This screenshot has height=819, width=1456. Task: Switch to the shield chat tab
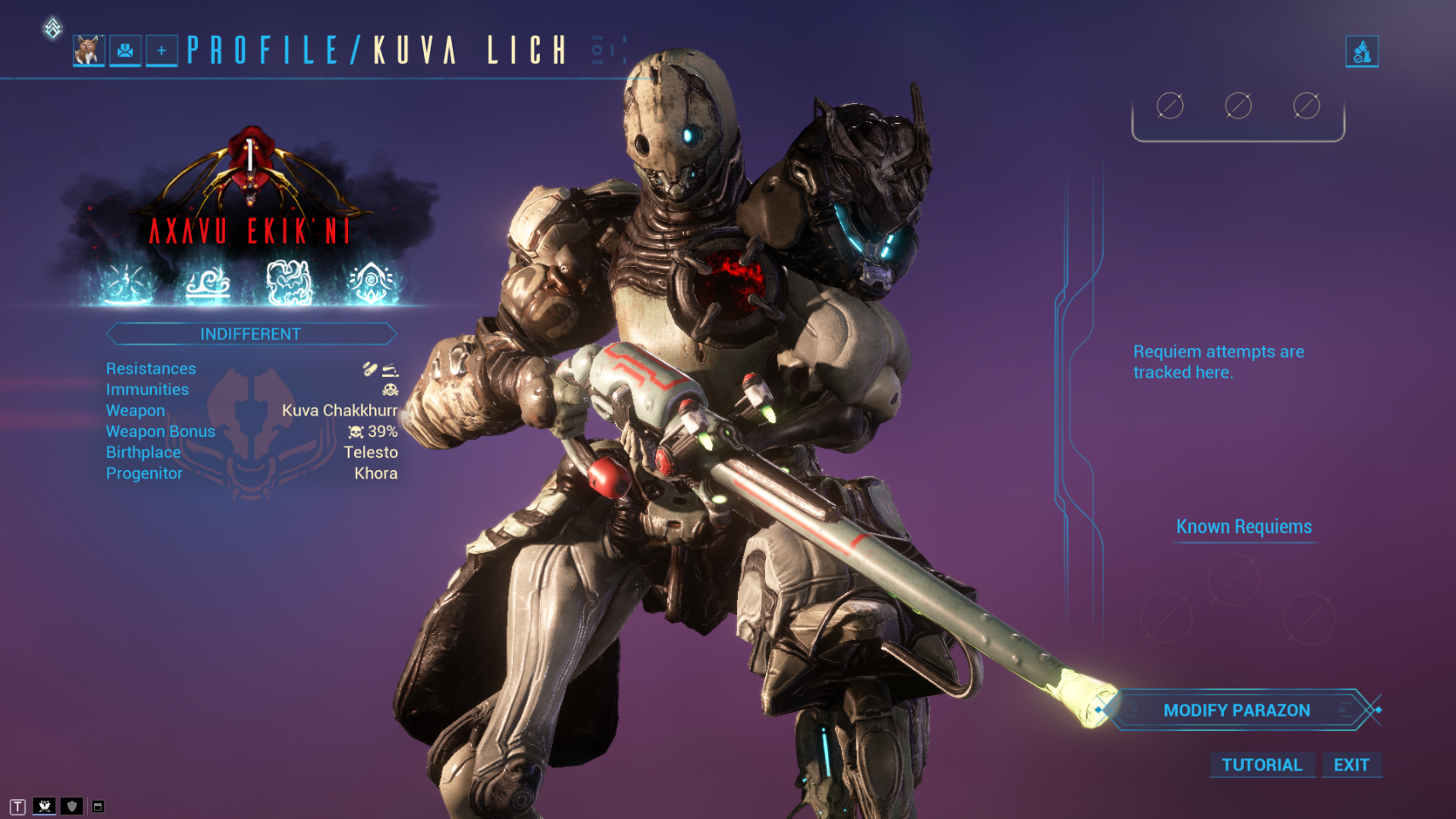72,806
